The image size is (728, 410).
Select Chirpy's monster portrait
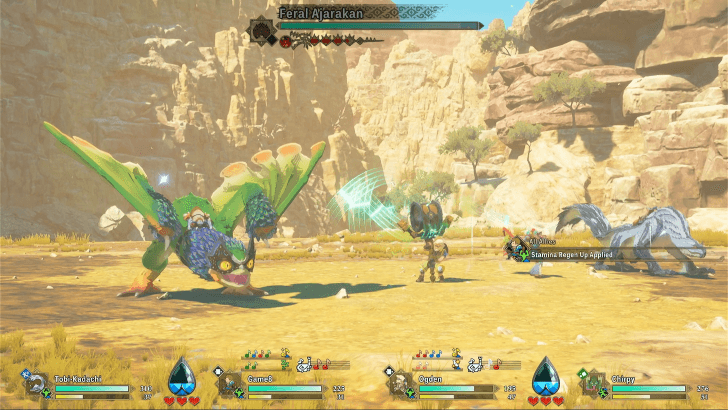tap(593, 383)
